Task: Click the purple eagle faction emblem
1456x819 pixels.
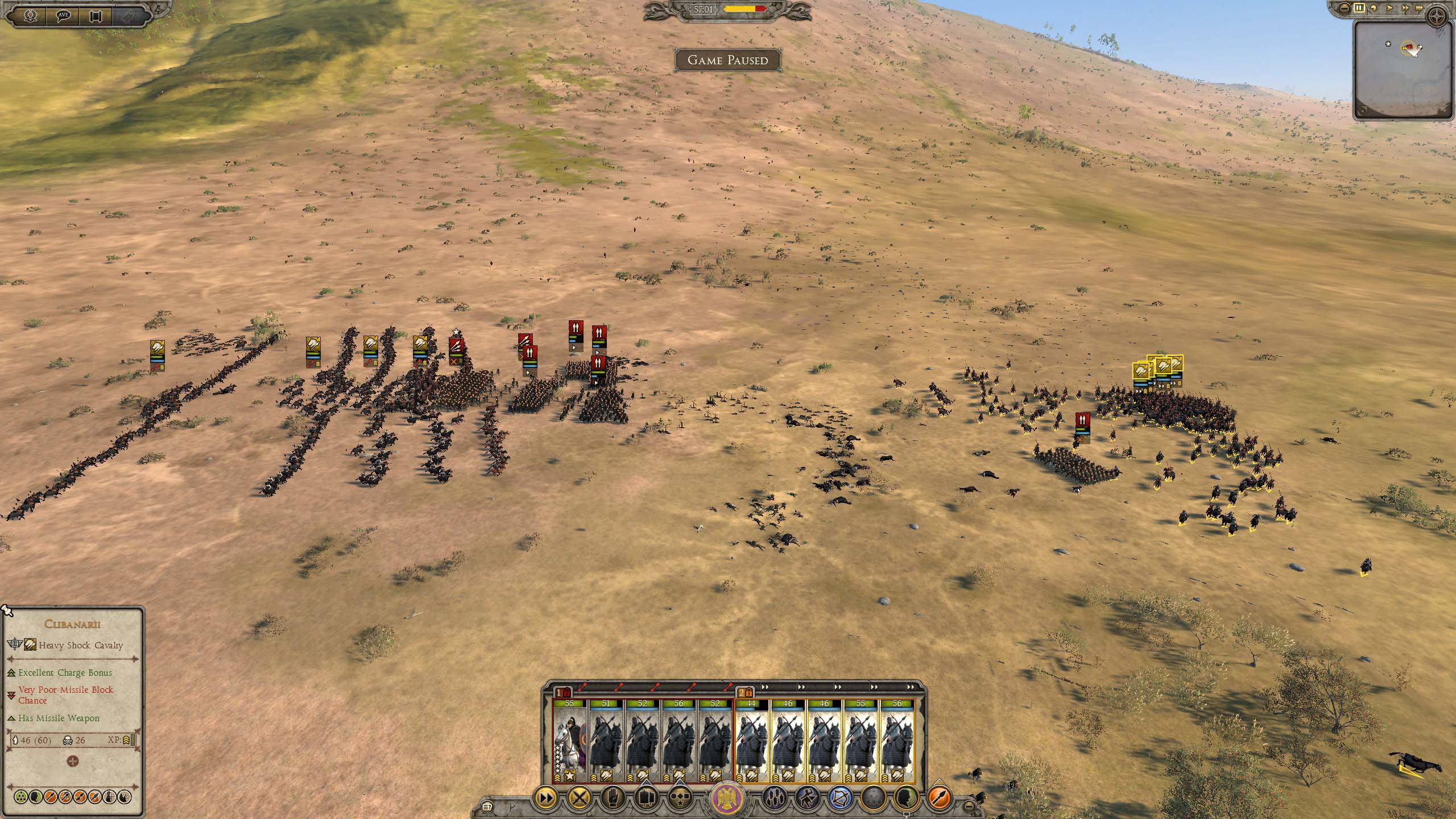Action: [x=728, y=797]
